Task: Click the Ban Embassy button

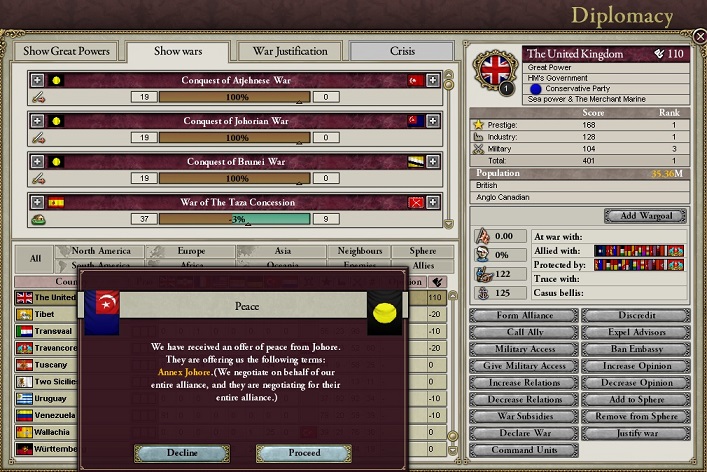Action: 636,349
